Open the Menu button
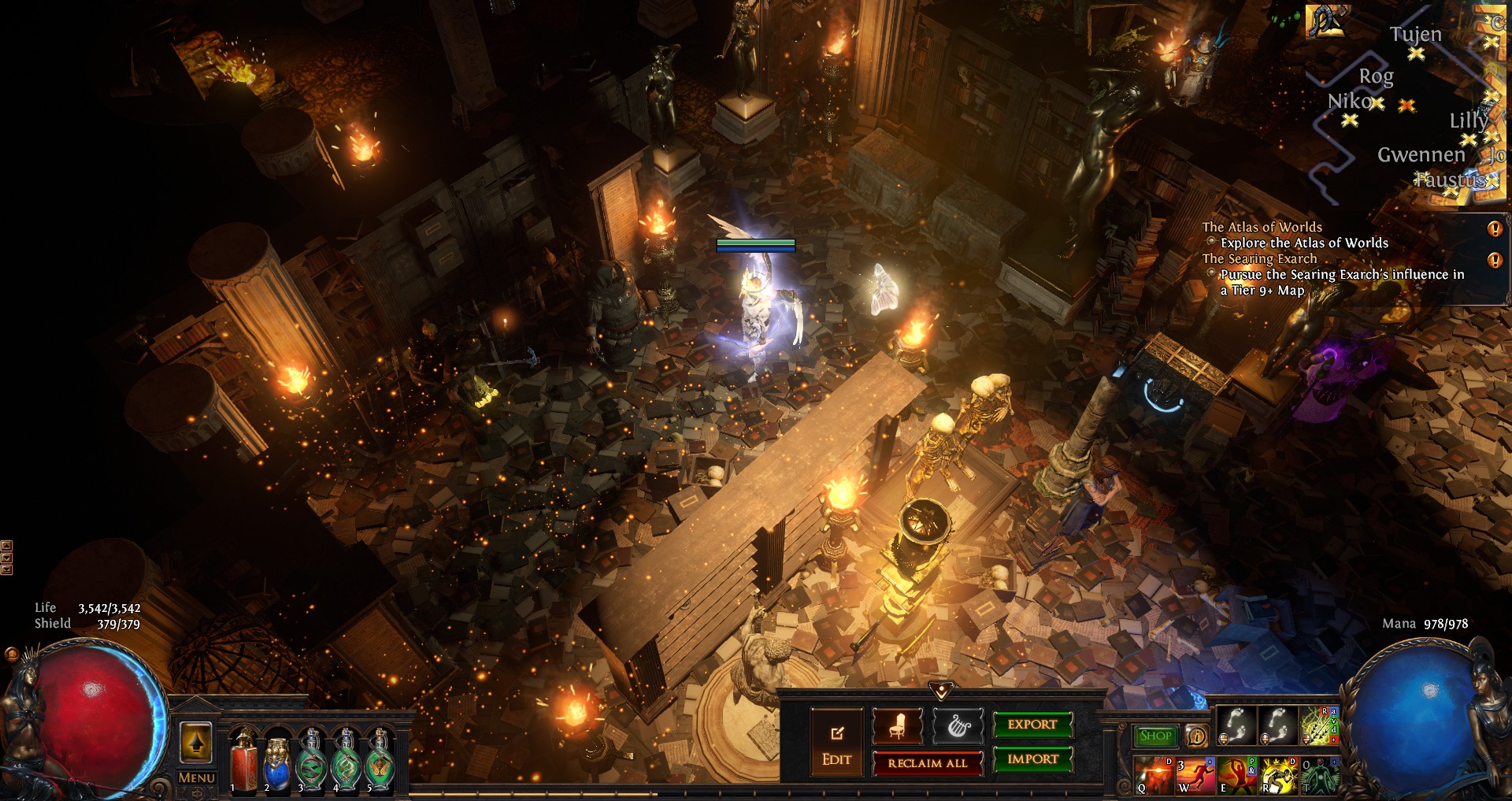The width and height of the screenshot is (1512, 801). 196,778
